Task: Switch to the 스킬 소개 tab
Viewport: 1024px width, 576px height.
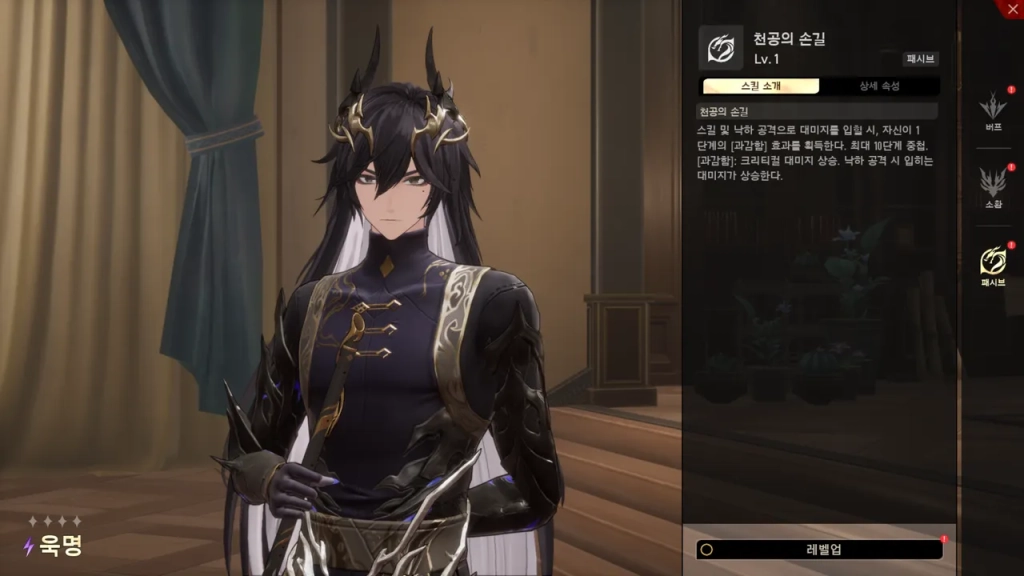Action: [x=760, y=86]
